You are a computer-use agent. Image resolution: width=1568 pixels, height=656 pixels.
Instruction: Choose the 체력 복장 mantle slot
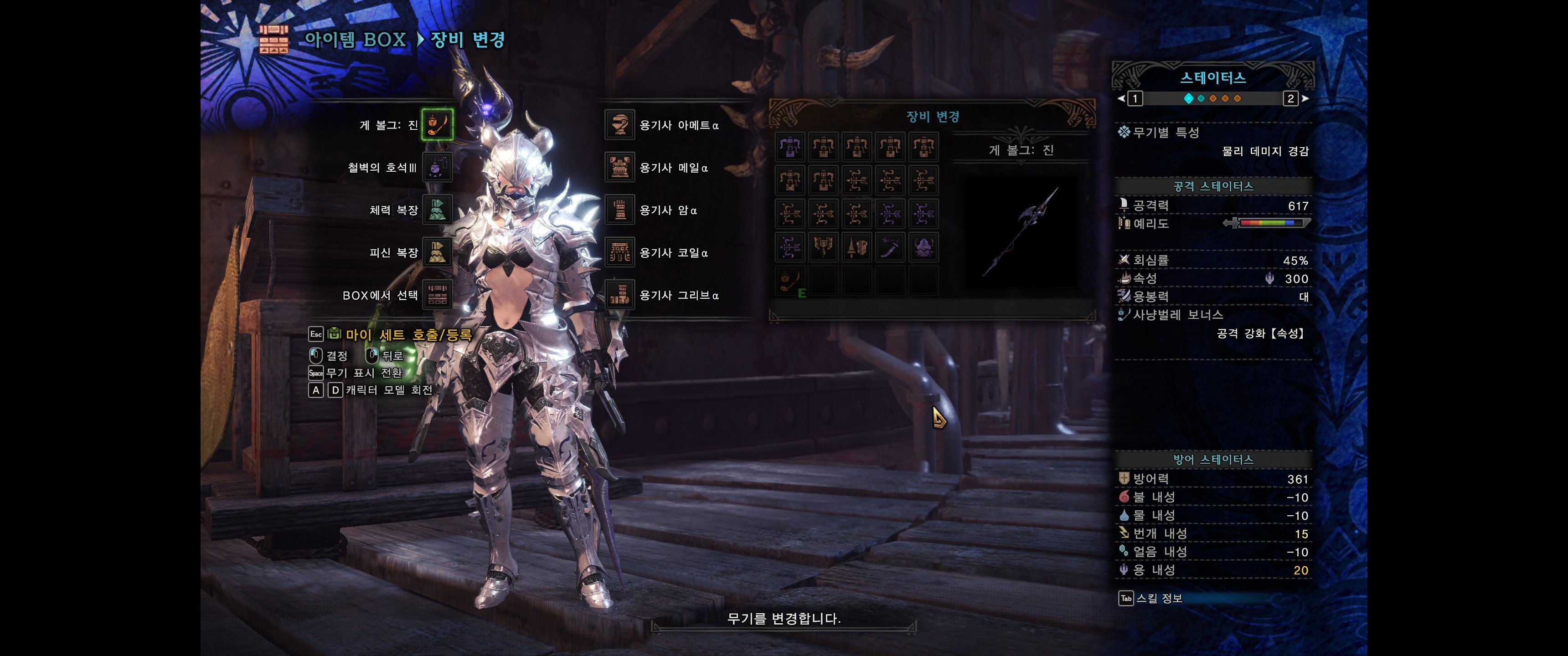tap(437, 210)
